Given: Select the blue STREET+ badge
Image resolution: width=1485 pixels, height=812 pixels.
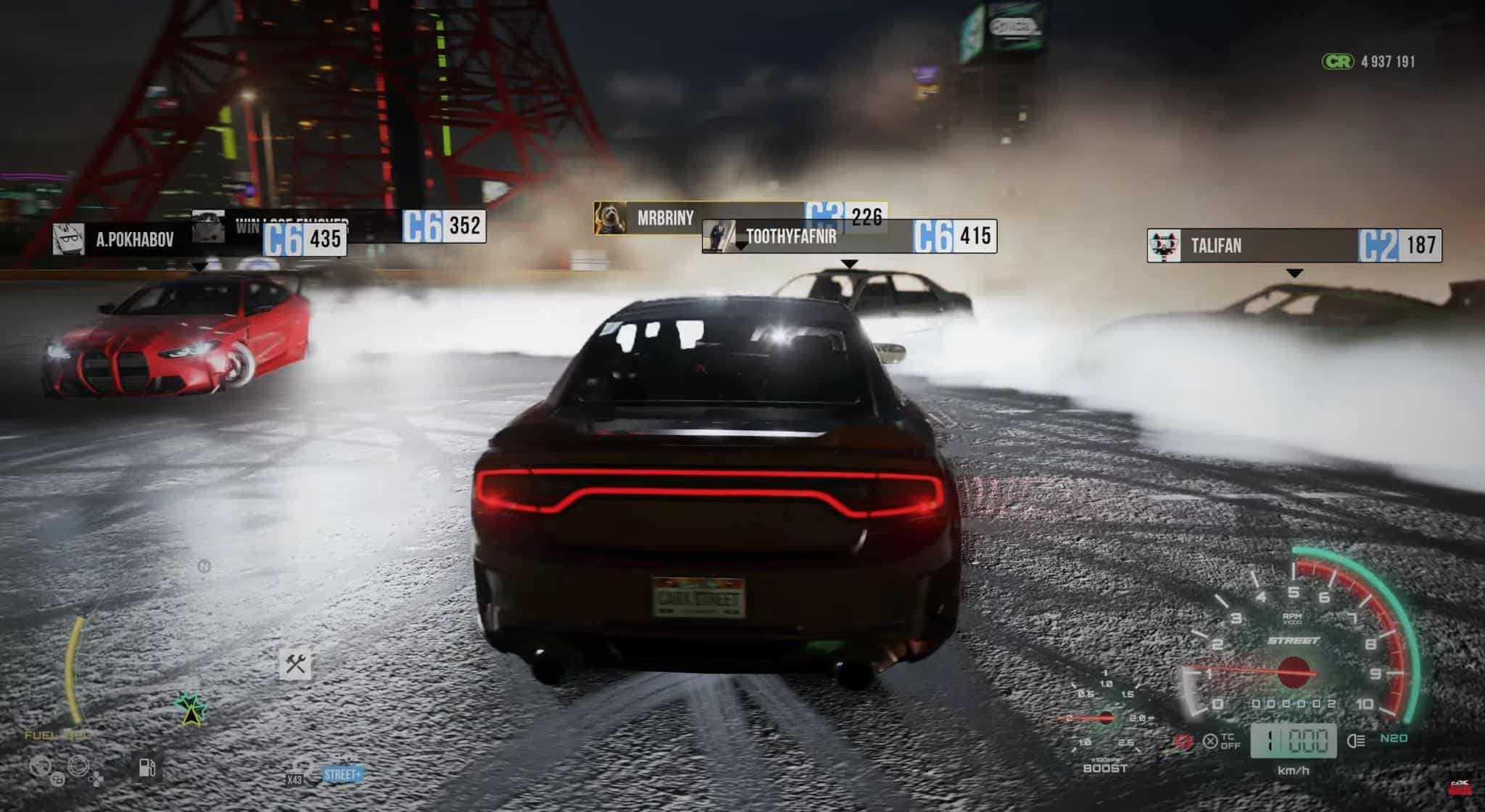Looking at the screenshot, I should (342, 774).
